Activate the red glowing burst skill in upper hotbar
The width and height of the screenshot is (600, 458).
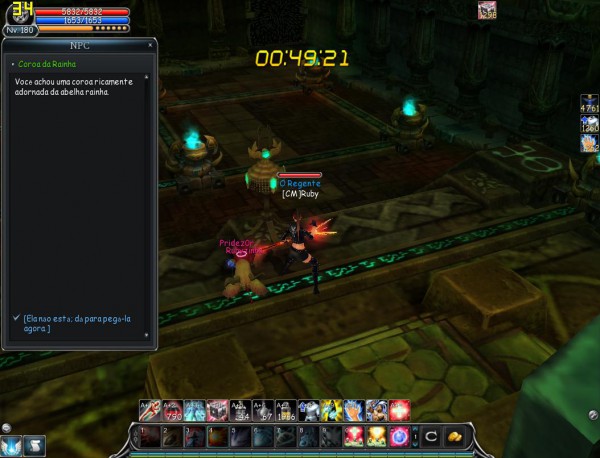tap(399, 410)
